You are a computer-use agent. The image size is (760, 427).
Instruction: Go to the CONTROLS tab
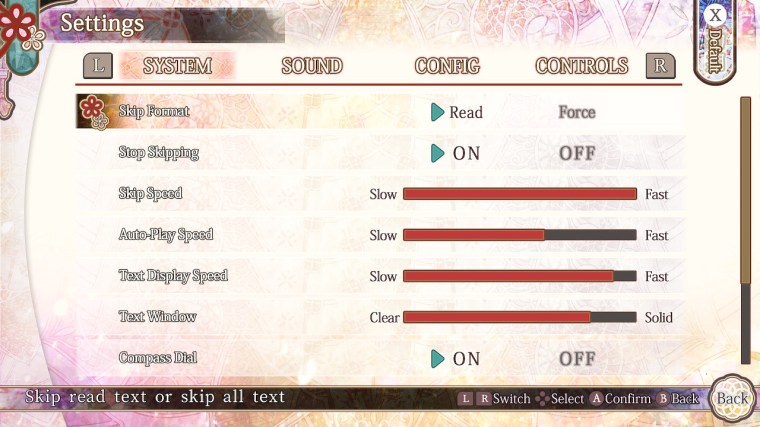581,67
